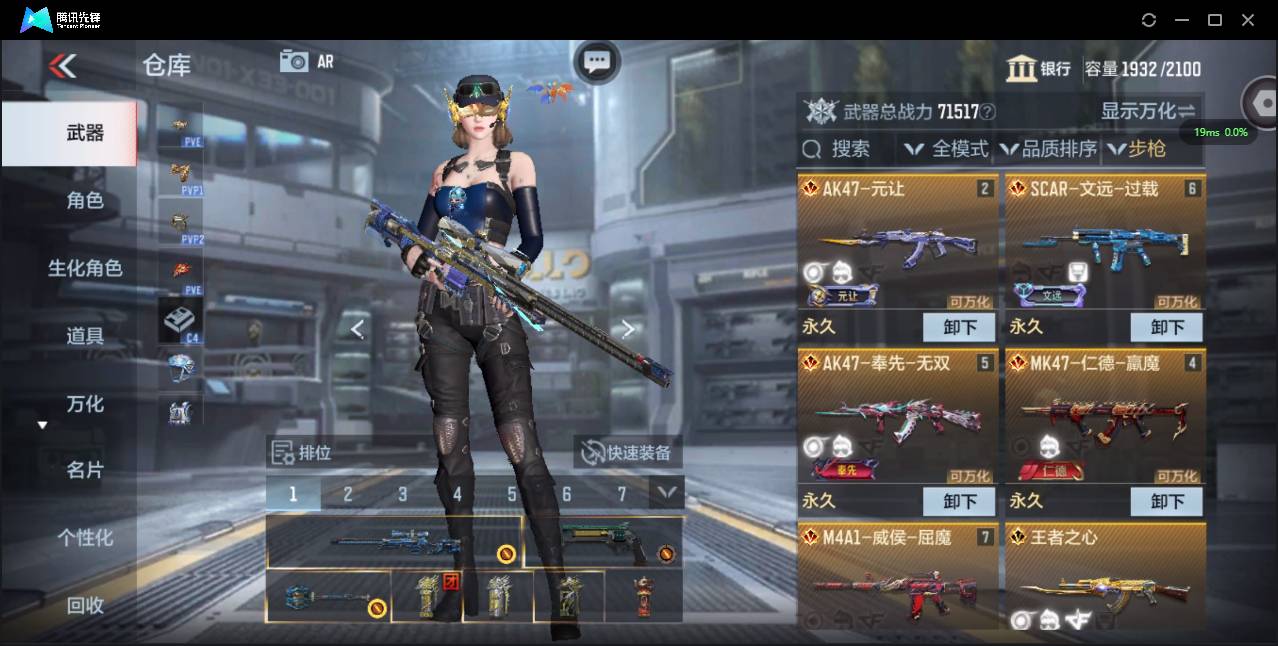This screenshot has width=1278, height=646.
Task: Close the emulator window
Action: tap(1248, 20)
